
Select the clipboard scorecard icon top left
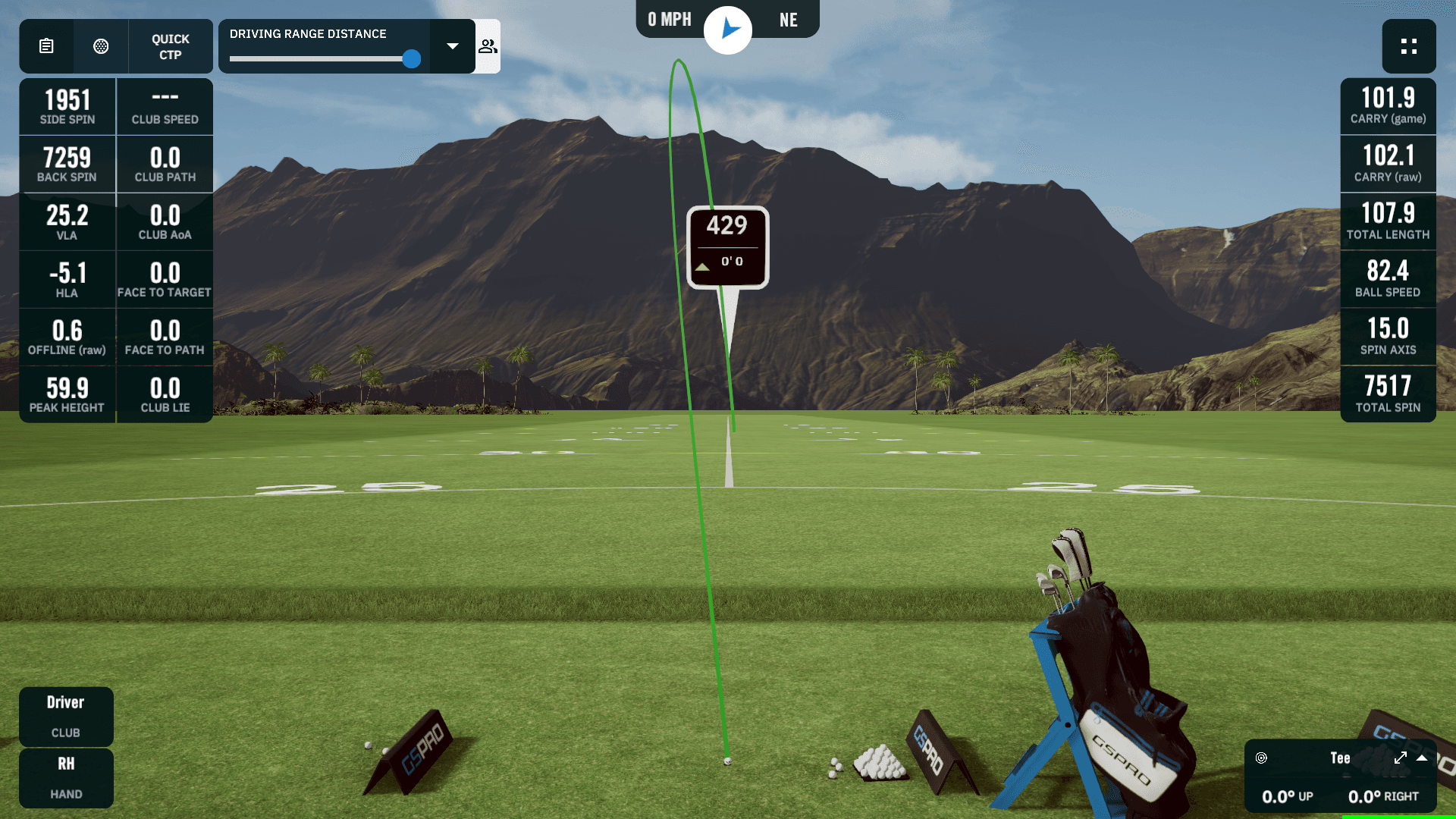[x=45, y=46]
